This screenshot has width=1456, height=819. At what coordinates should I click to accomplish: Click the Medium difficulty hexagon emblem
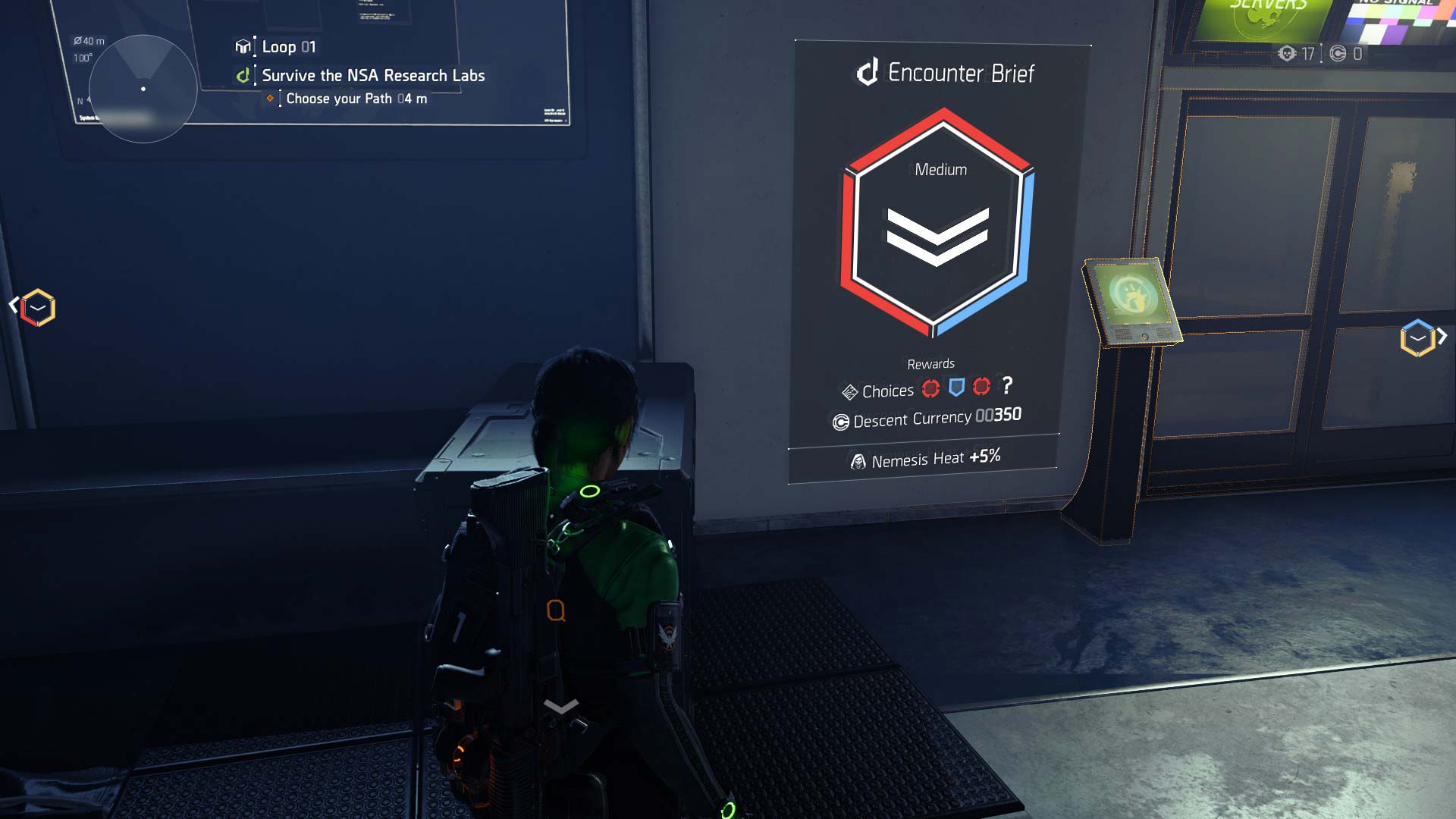coord(938,227)
